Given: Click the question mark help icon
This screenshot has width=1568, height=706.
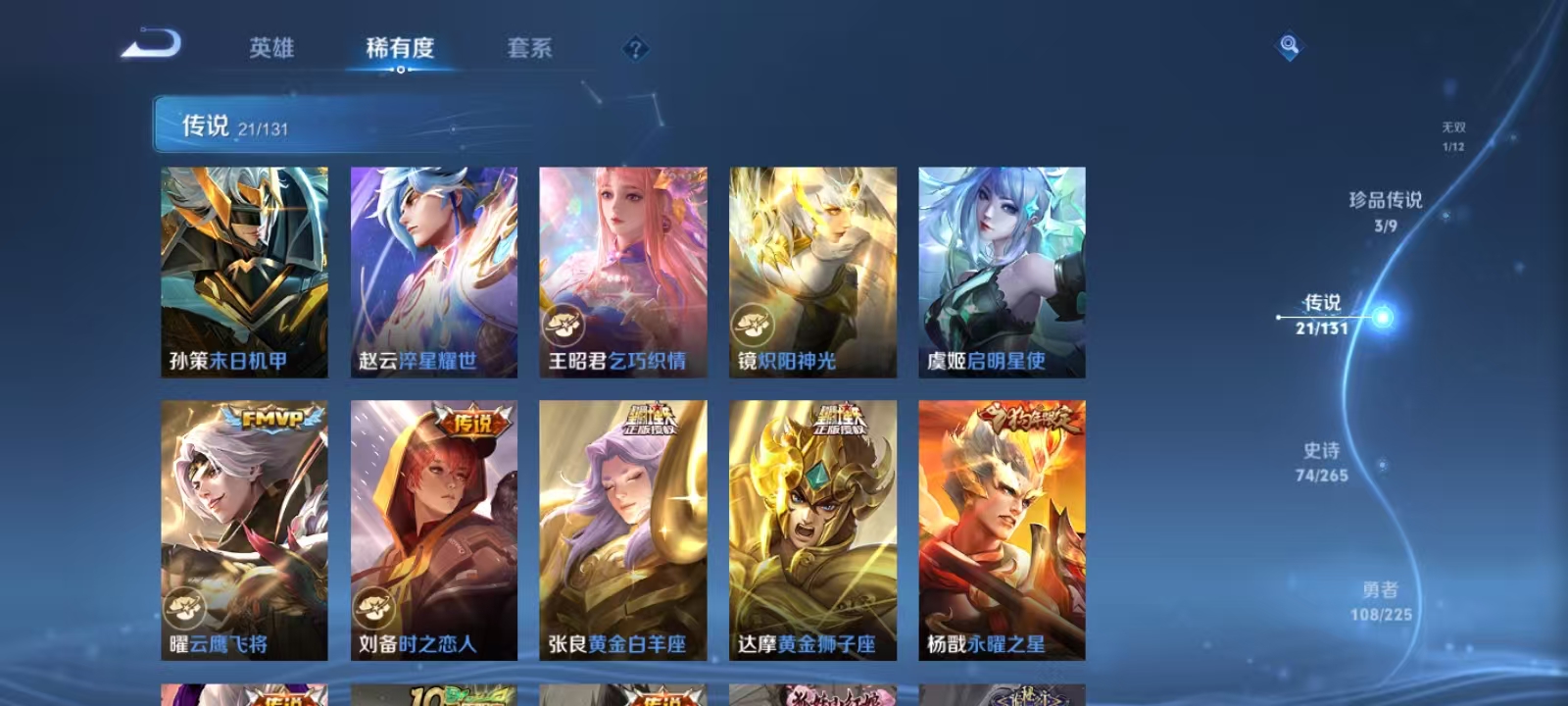Looking at the screenshot, I should pos(638,46).
